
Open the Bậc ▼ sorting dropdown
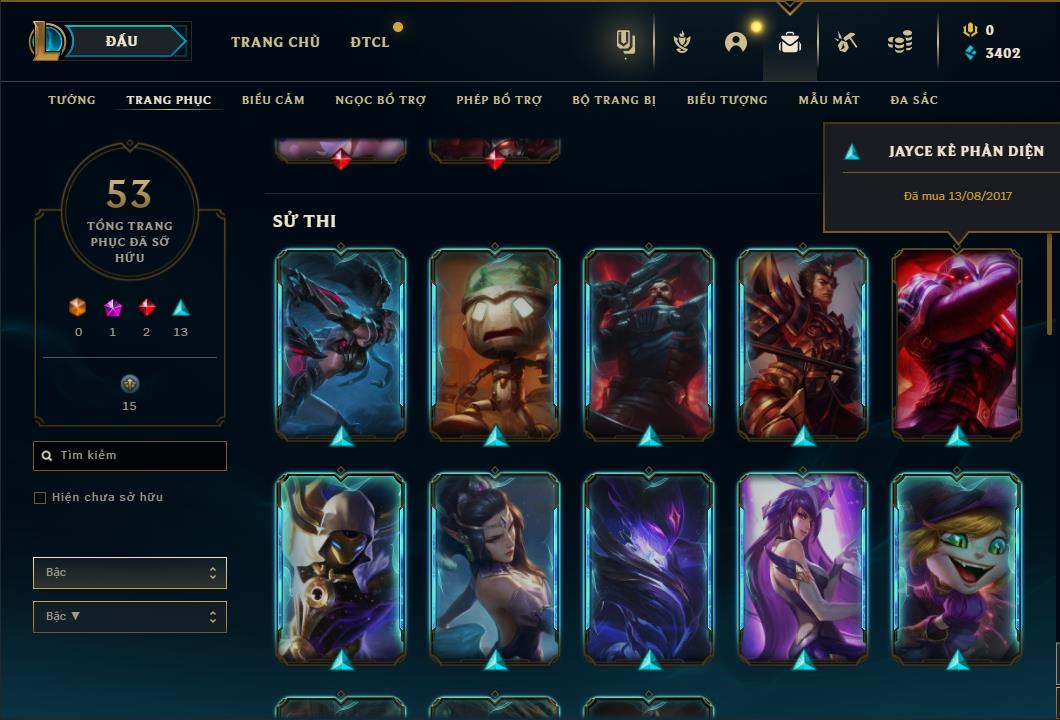point(130,617)
